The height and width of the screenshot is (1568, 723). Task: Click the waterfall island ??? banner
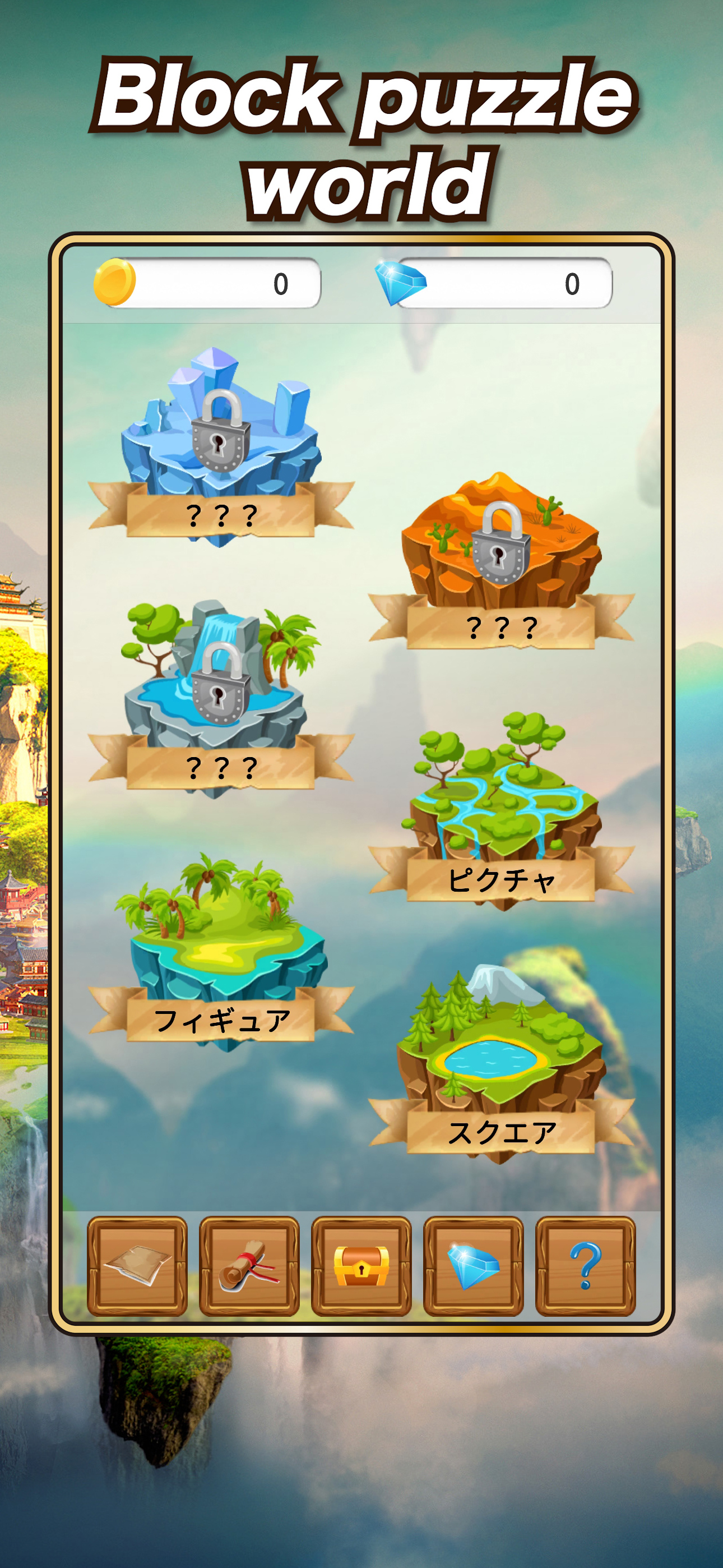tap(220, 768)
